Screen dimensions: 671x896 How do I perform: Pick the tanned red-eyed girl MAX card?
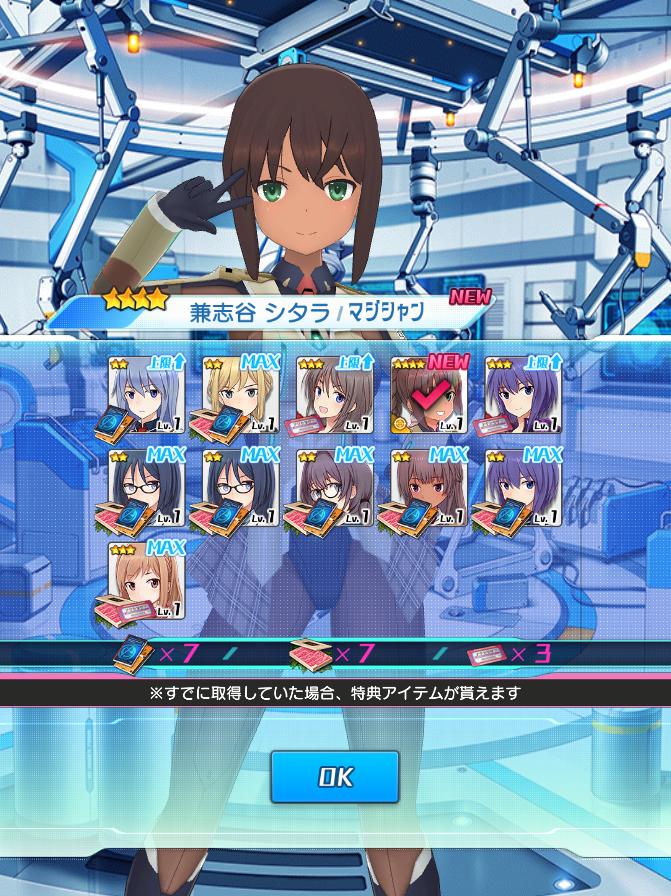pos(428,488)
